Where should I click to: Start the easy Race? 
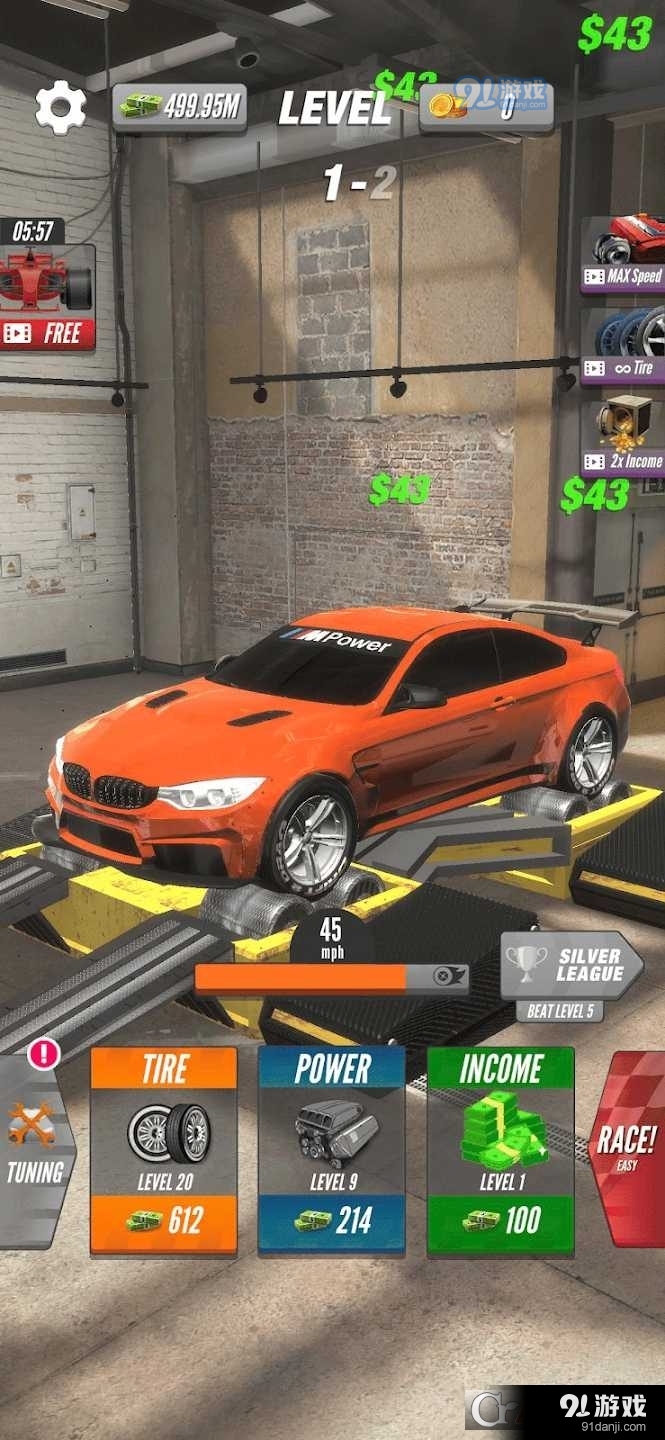tap(627, 1148)
